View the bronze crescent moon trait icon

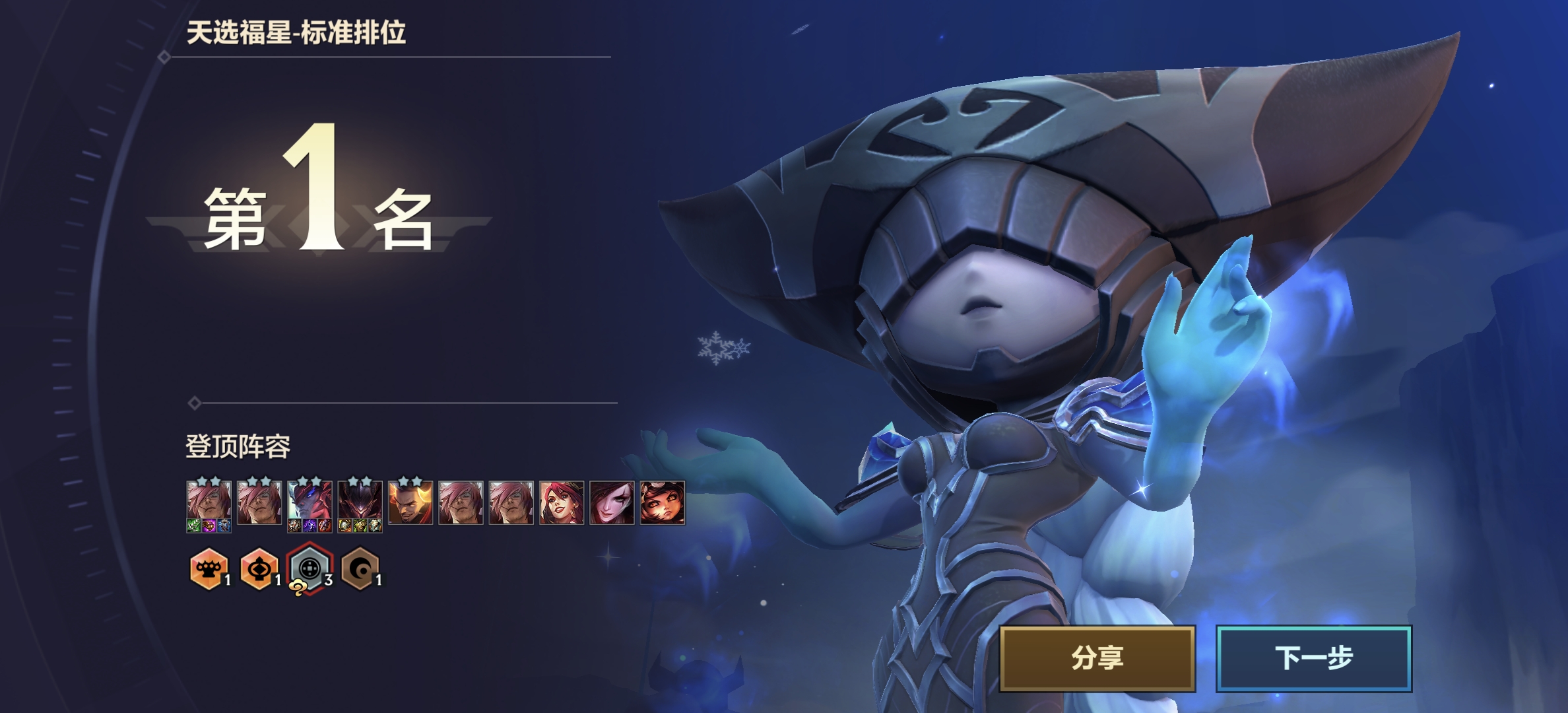click(360, 568)
